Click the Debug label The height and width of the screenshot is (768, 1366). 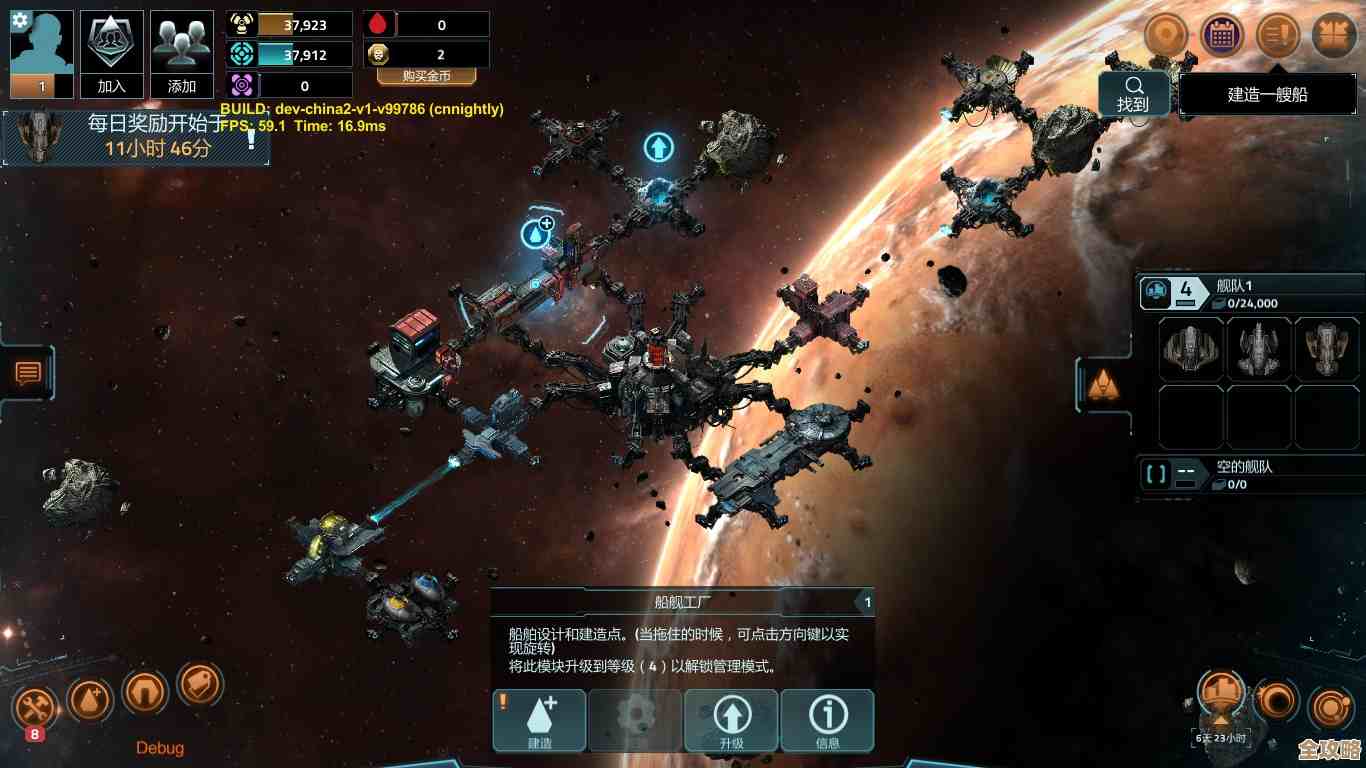160,748
